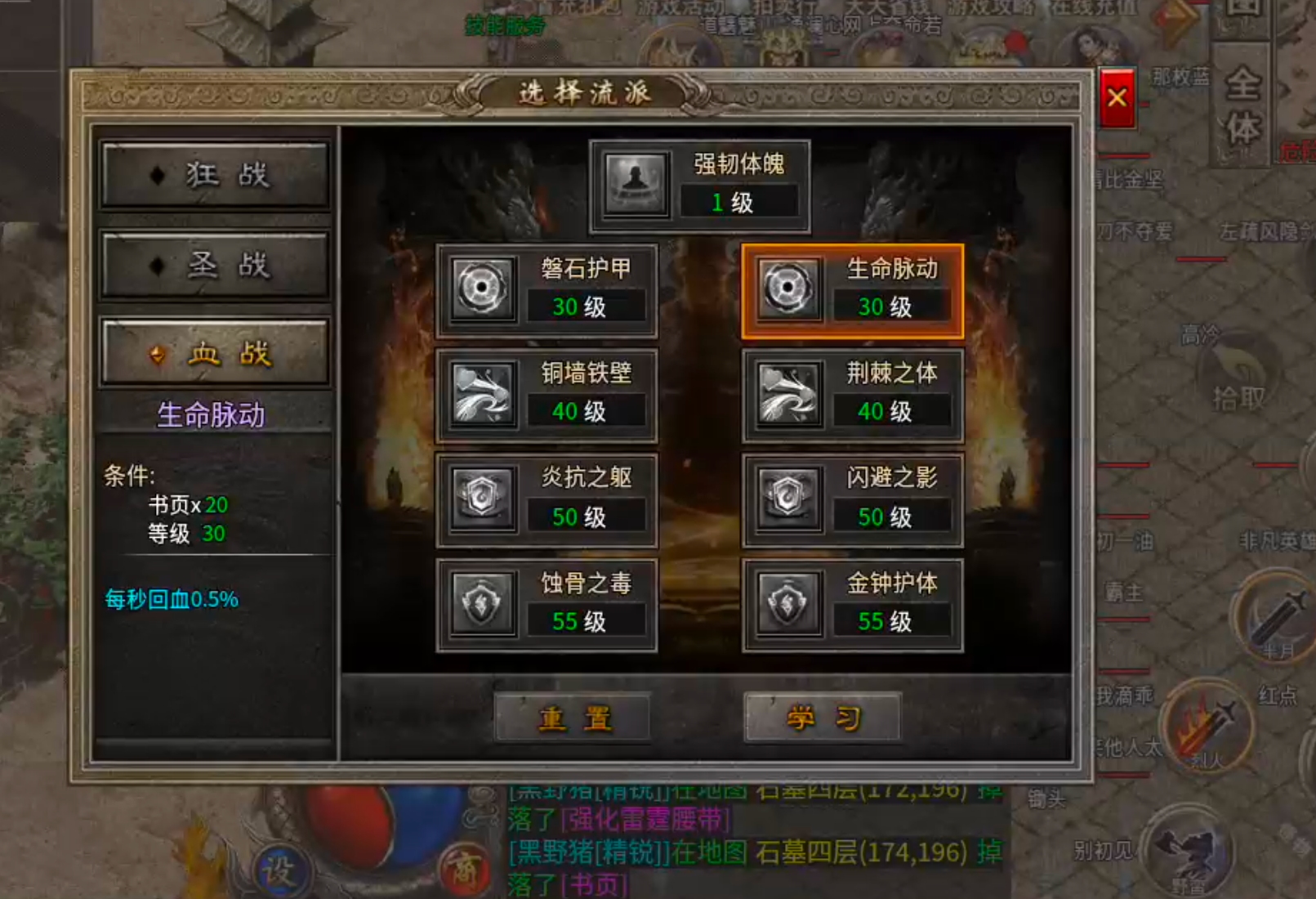Switch to the 狂战 school tab
The image size is (1316, 899).
tap(214, 174)
